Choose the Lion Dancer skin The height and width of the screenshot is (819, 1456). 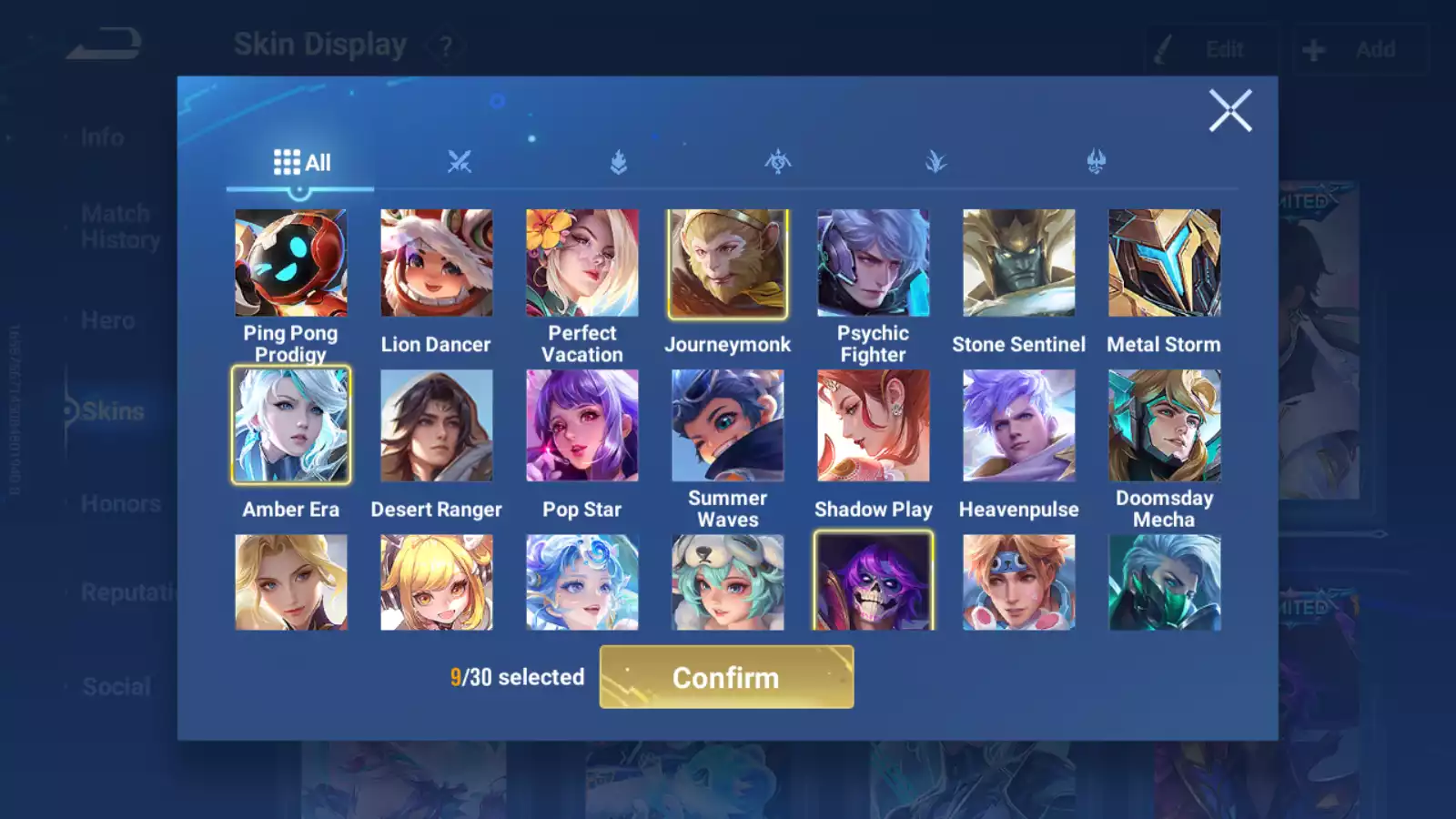click(x=437, y=263)
